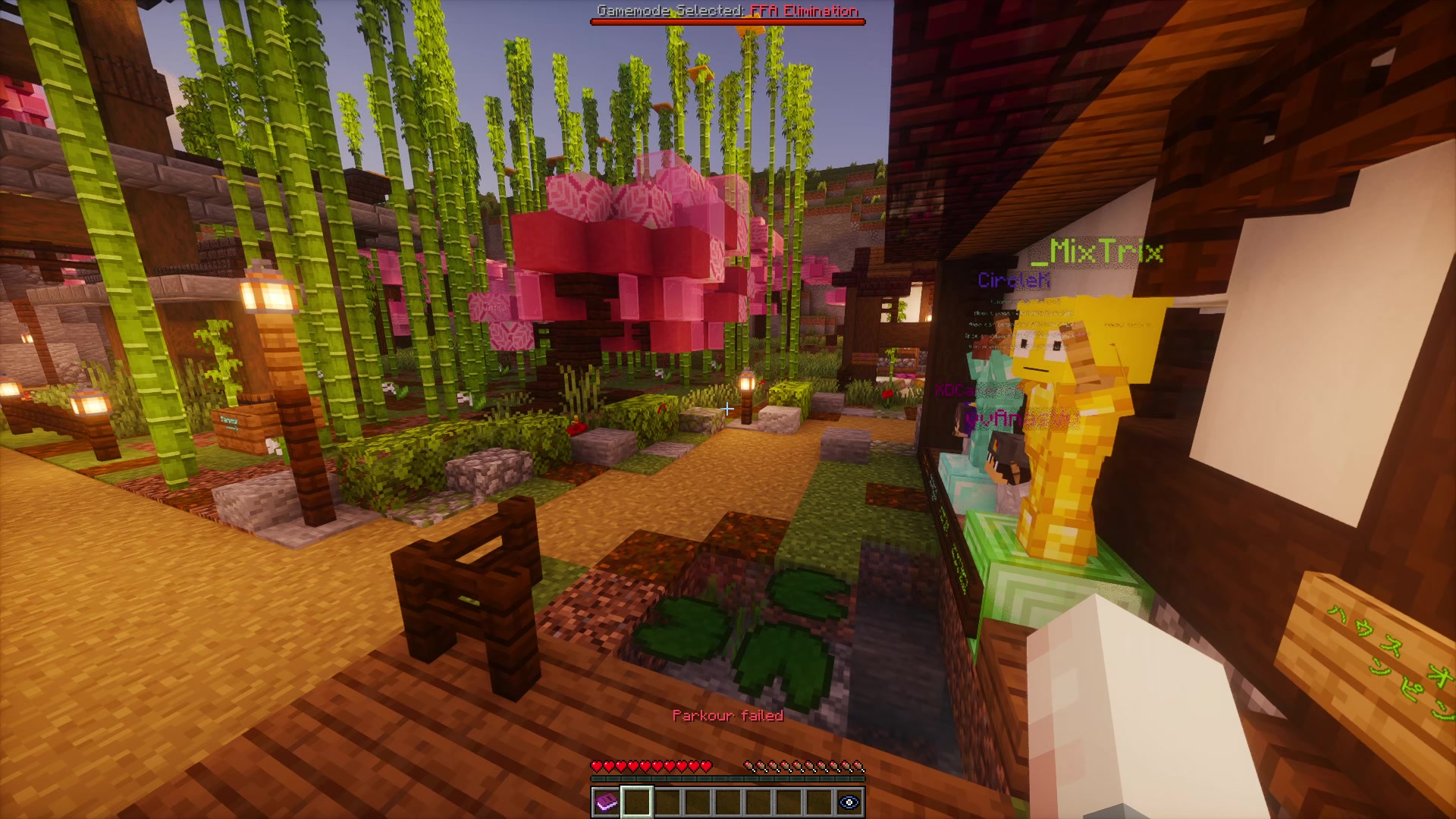Image resolution: width=1456 pixels, height=819 pixels.
Task: Click the last drumstick in the hunger bar
Action: (859, 766)
